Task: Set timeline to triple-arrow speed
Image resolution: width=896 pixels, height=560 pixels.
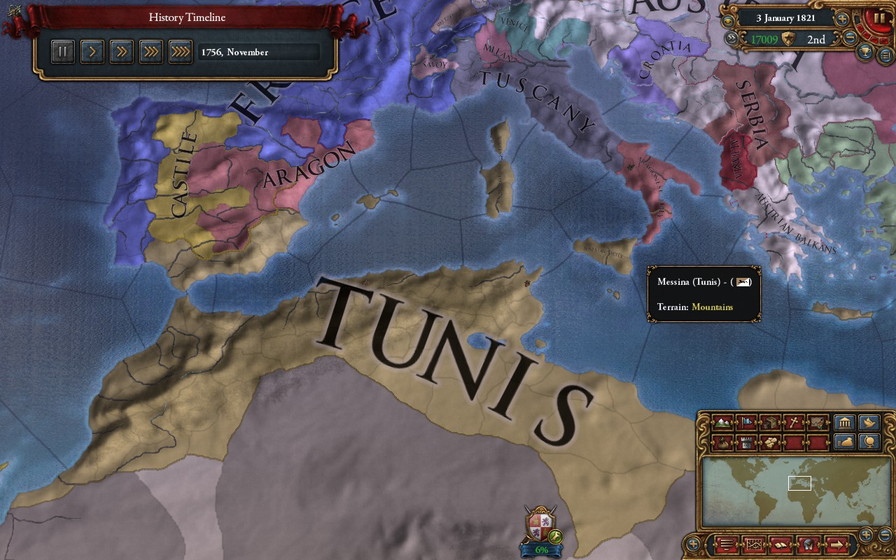Action: coord(150,51)
